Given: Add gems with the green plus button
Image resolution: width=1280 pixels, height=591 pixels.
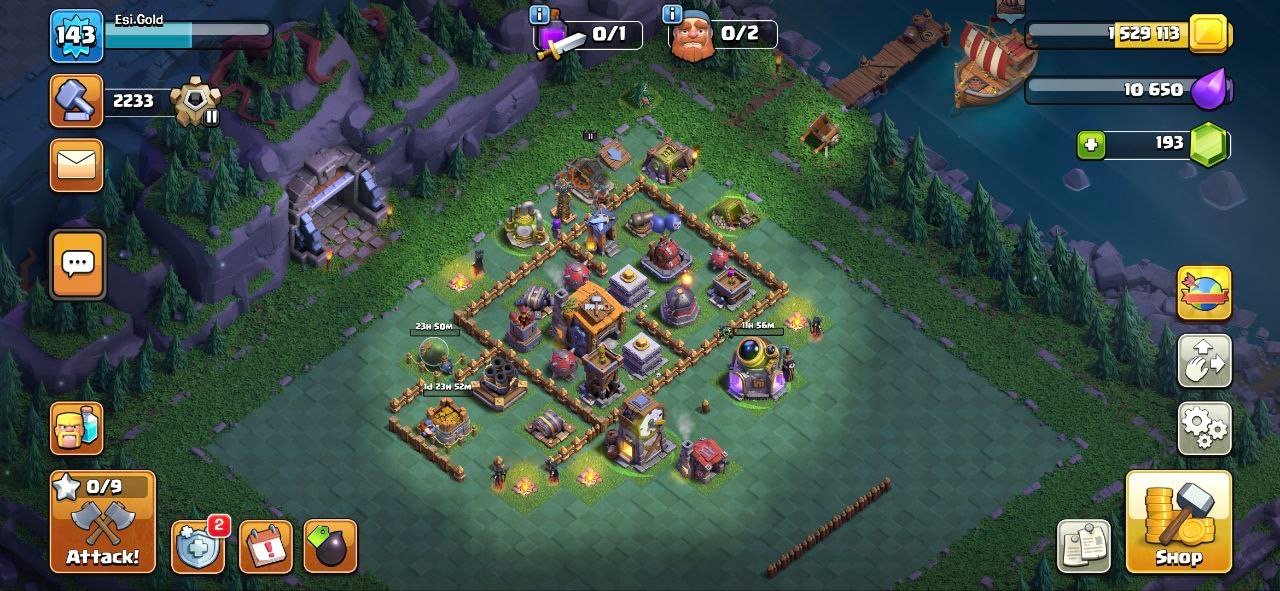Looking at the screenshot, I should [1091, 145].
